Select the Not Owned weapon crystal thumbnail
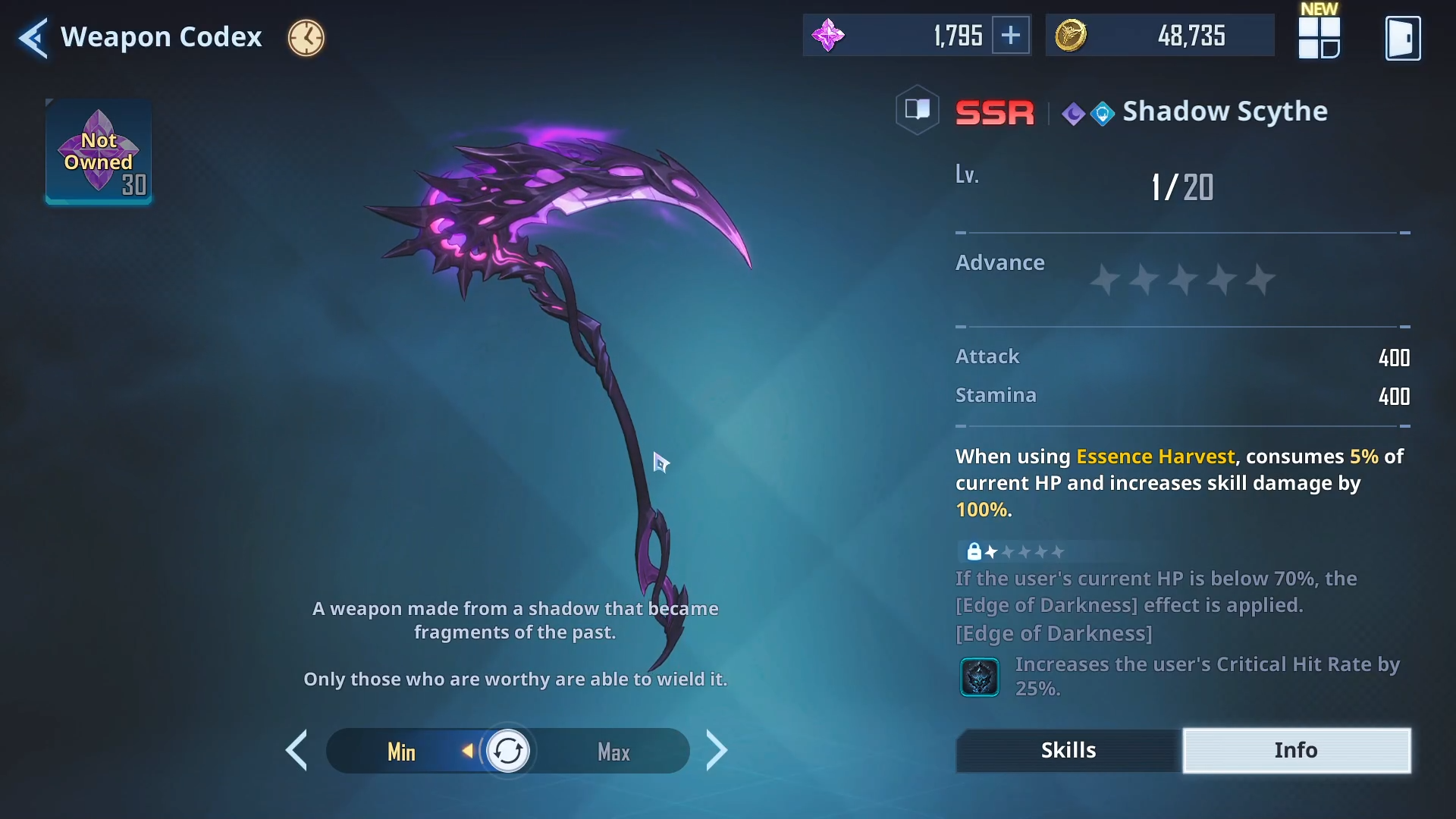This screenshot has height=819, width=1456. 99,152
